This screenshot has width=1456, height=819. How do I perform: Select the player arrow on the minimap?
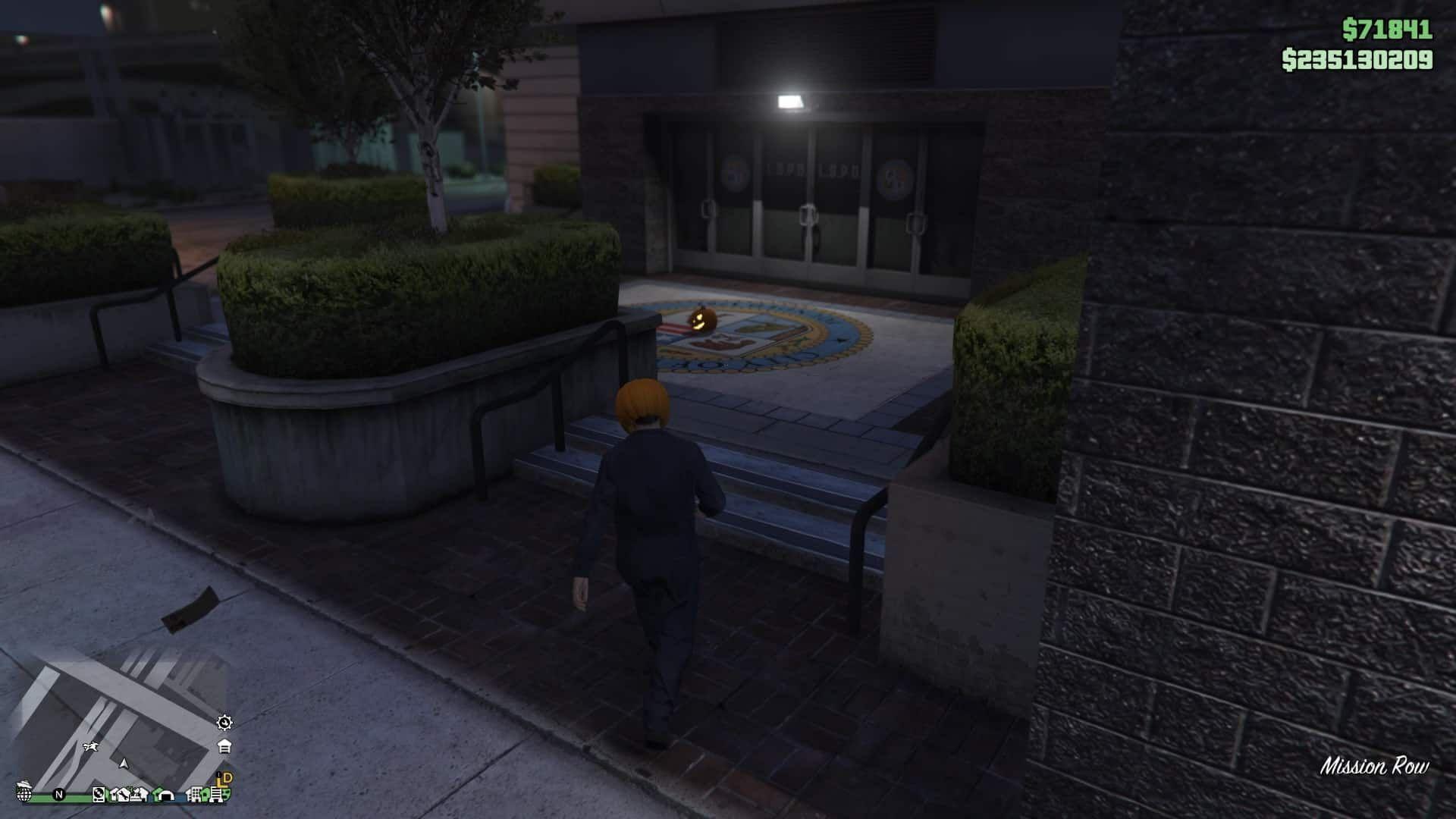(124, 764)
